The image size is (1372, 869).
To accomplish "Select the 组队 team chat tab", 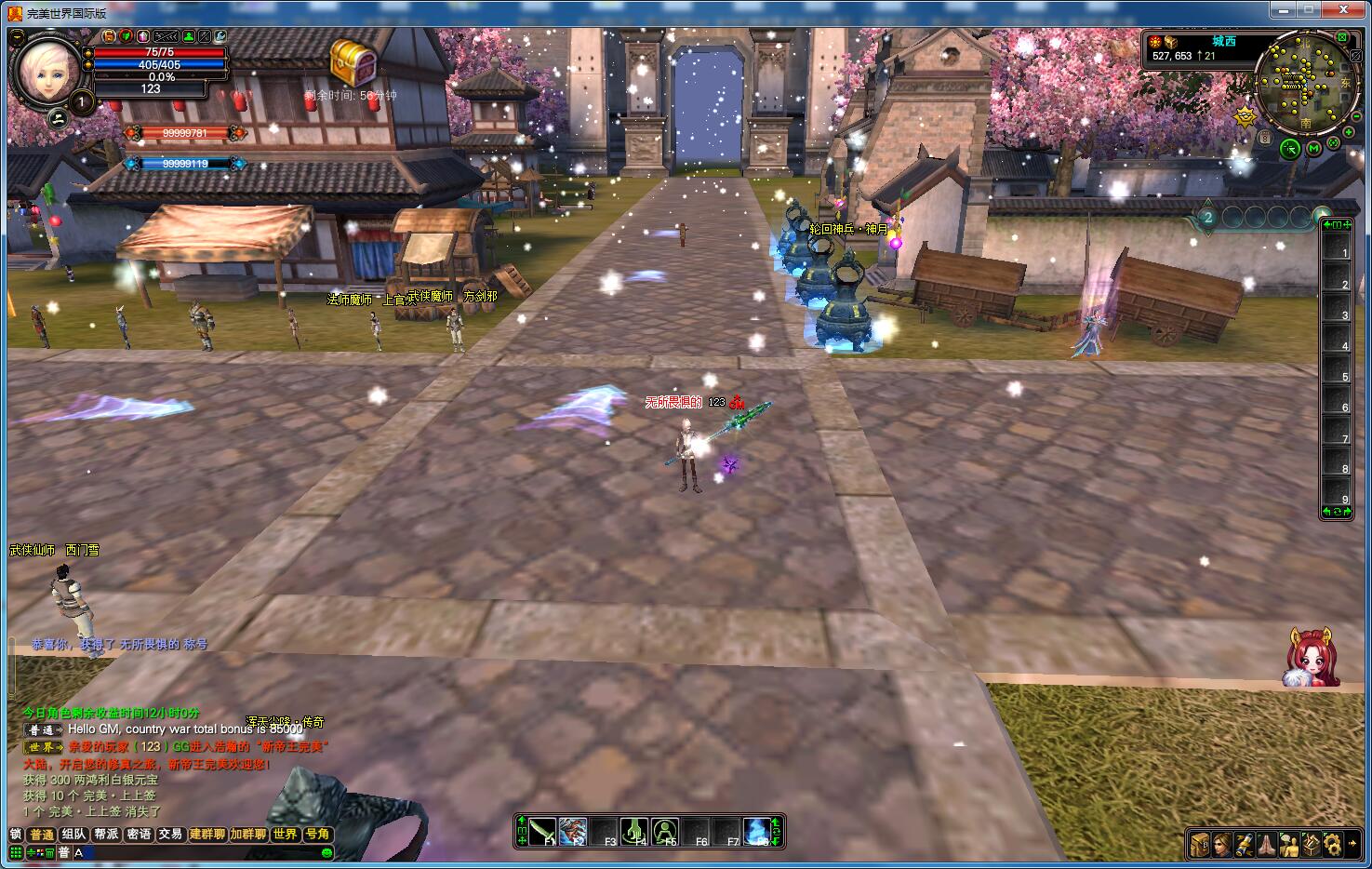I will [x=74, y=835].
